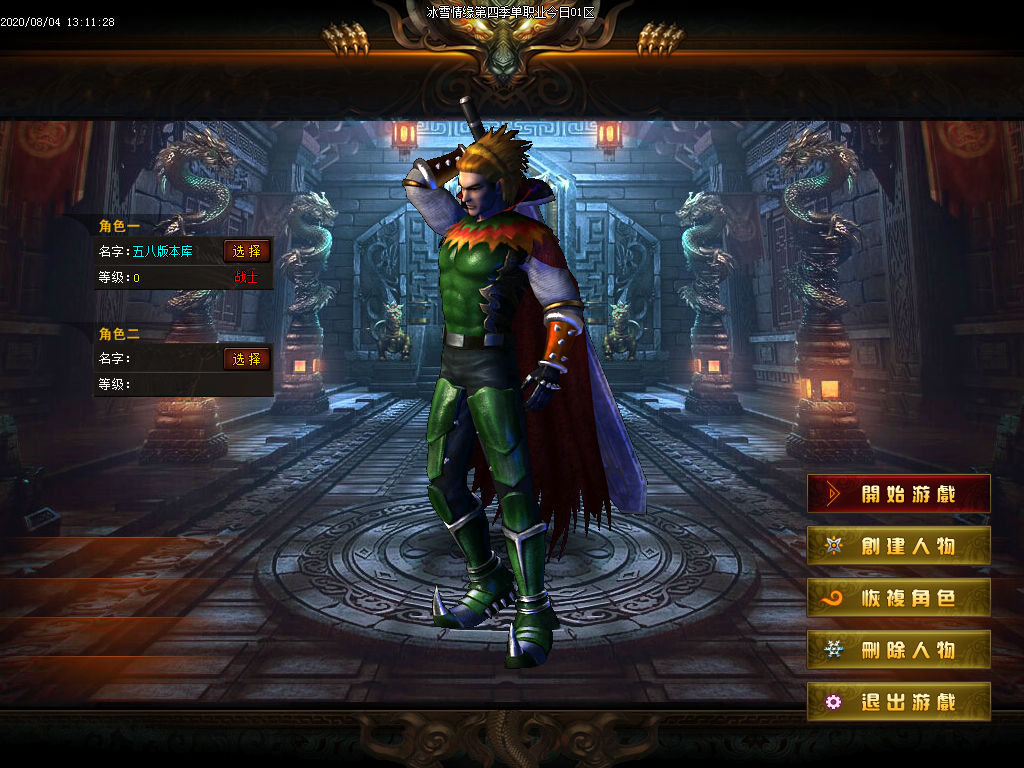
Task: Select character one with its 选择 button
Action: 247,251
